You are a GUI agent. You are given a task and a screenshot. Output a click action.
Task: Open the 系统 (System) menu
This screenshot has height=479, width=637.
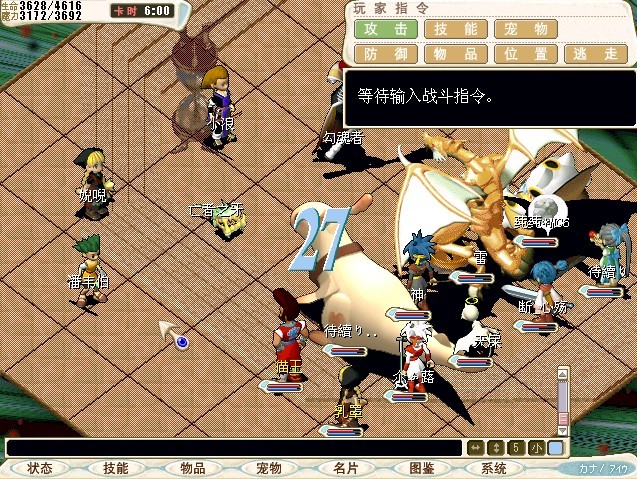tap(495, 468)
